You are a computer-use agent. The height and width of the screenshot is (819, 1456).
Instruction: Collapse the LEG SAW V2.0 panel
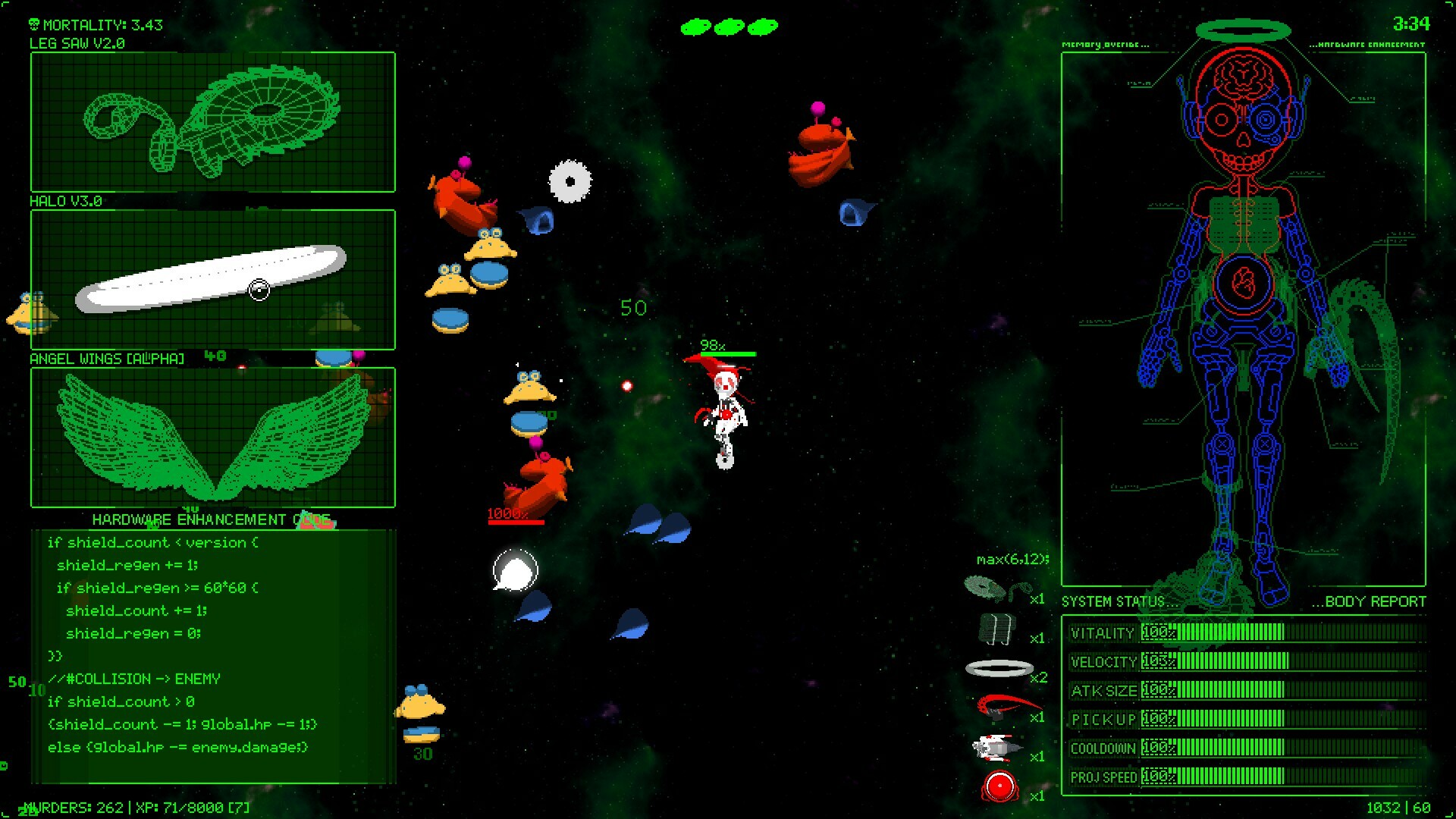[78, 44]
